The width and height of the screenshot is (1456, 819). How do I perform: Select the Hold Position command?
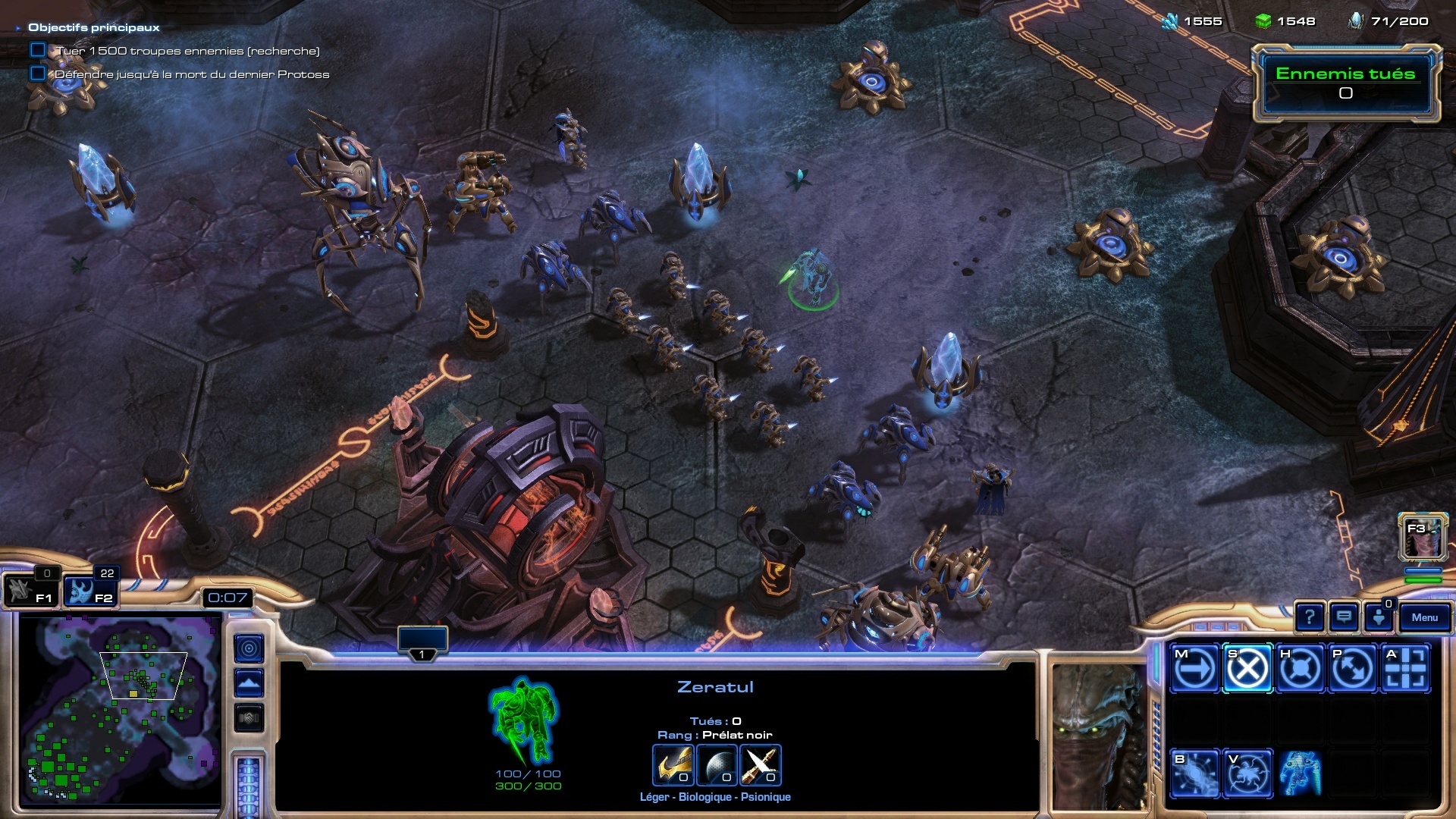coord(1300,669)
